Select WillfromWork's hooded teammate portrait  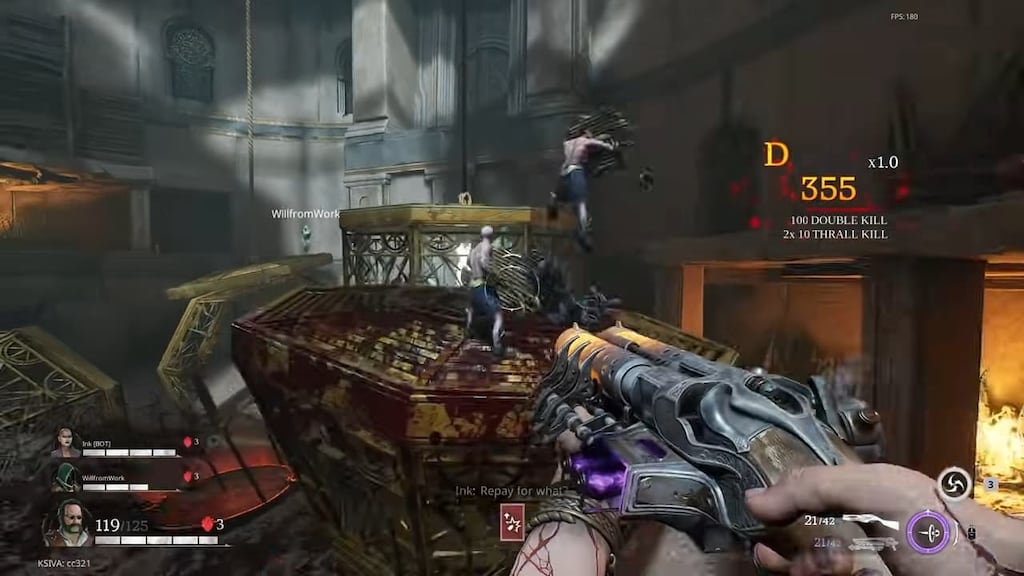(x=65, y=478)
